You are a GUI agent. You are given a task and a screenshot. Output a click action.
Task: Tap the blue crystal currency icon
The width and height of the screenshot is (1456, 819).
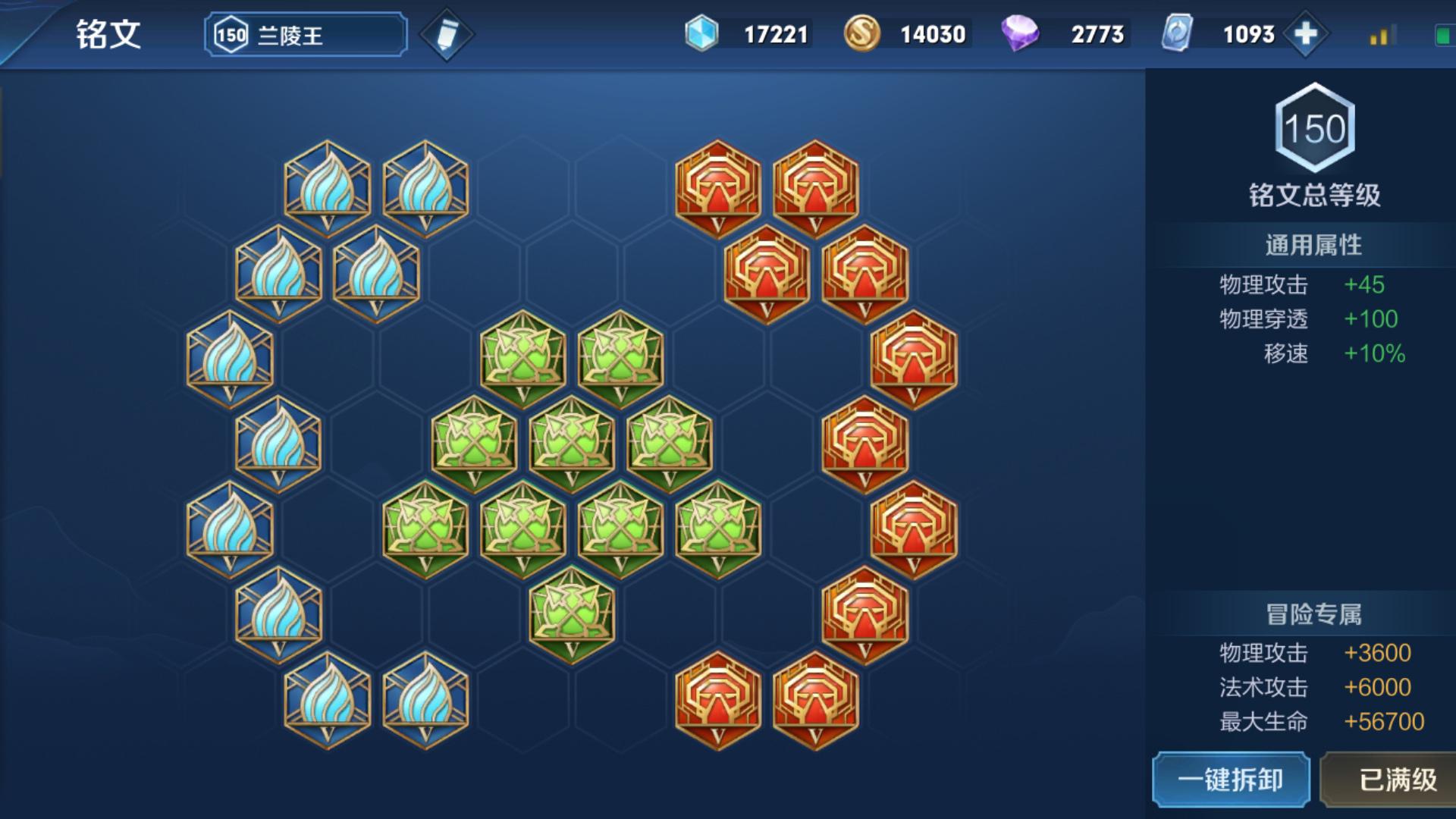click(701, 34)
